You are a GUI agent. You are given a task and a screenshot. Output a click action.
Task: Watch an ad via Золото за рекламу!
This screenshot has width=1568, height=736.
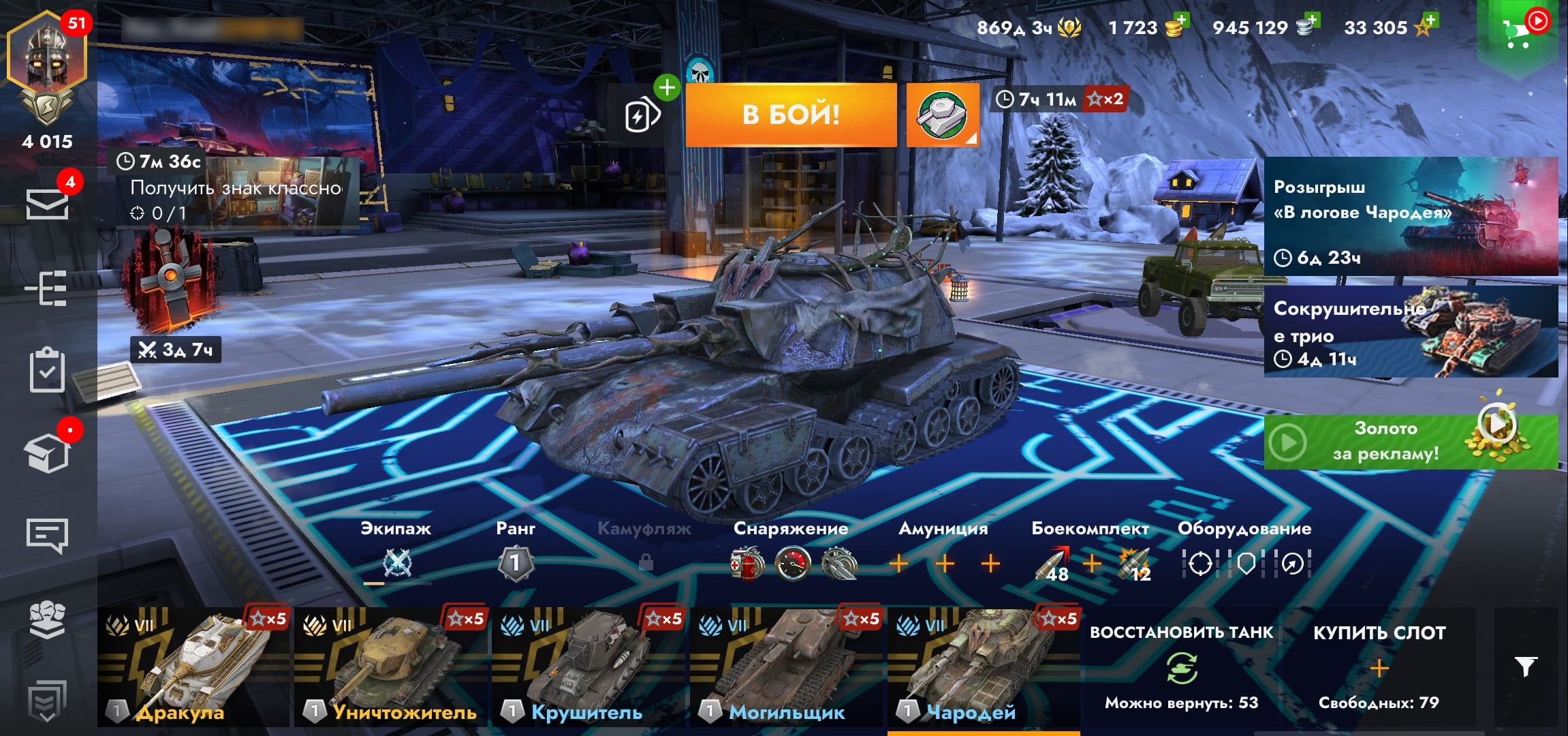pos(1410,442)
